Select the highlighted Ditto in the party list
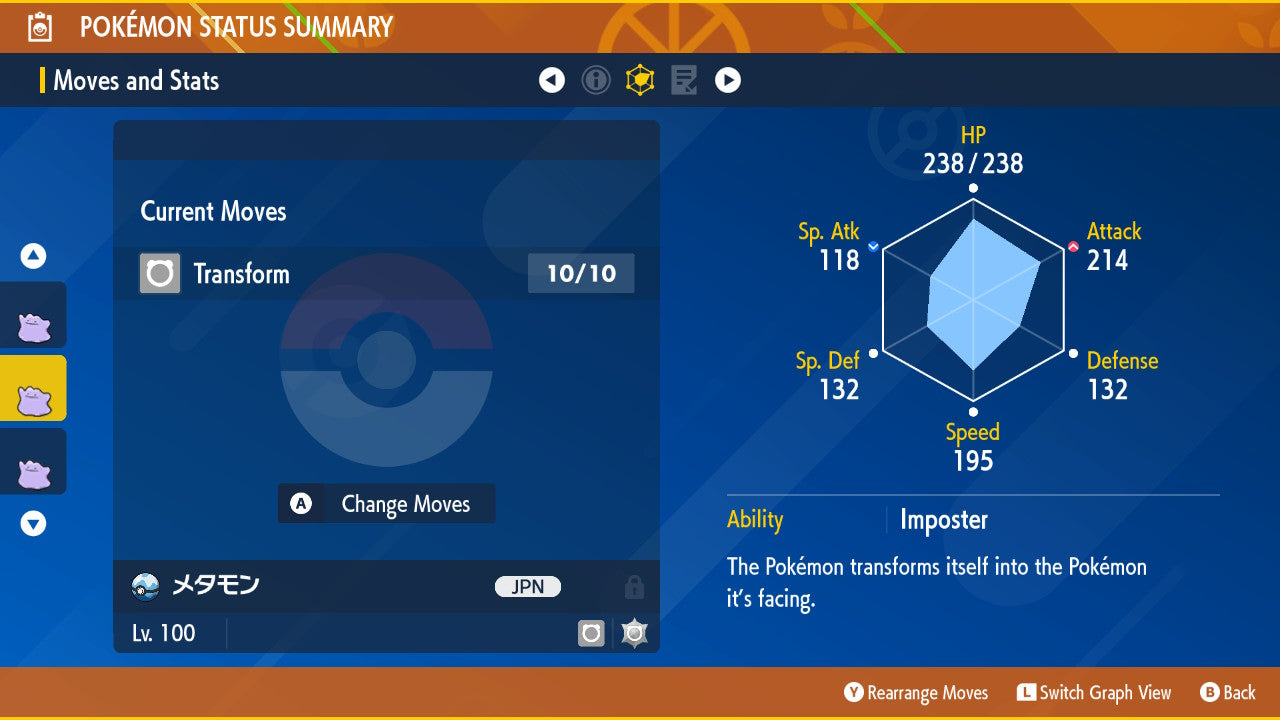1280x720 pixels. pyautogui.click(x=33, y=388)
